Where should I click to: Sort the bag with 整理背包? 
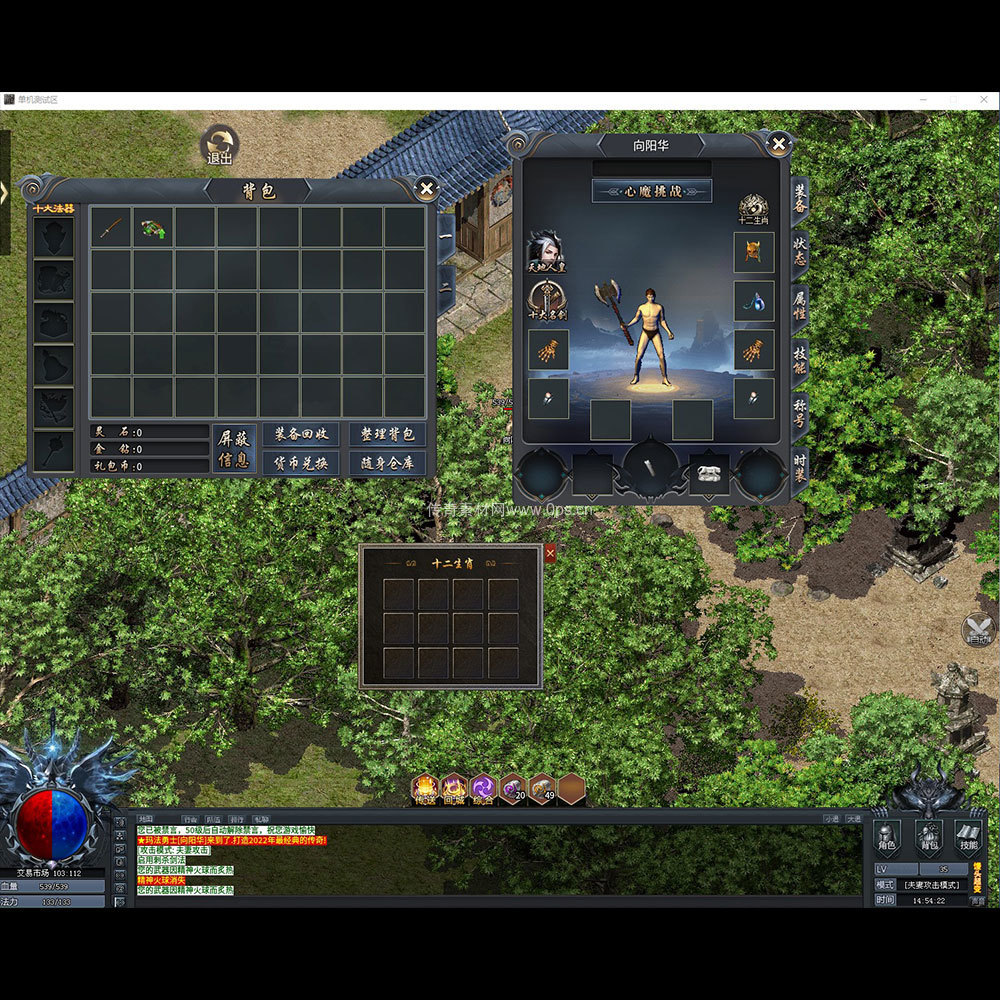387,434
